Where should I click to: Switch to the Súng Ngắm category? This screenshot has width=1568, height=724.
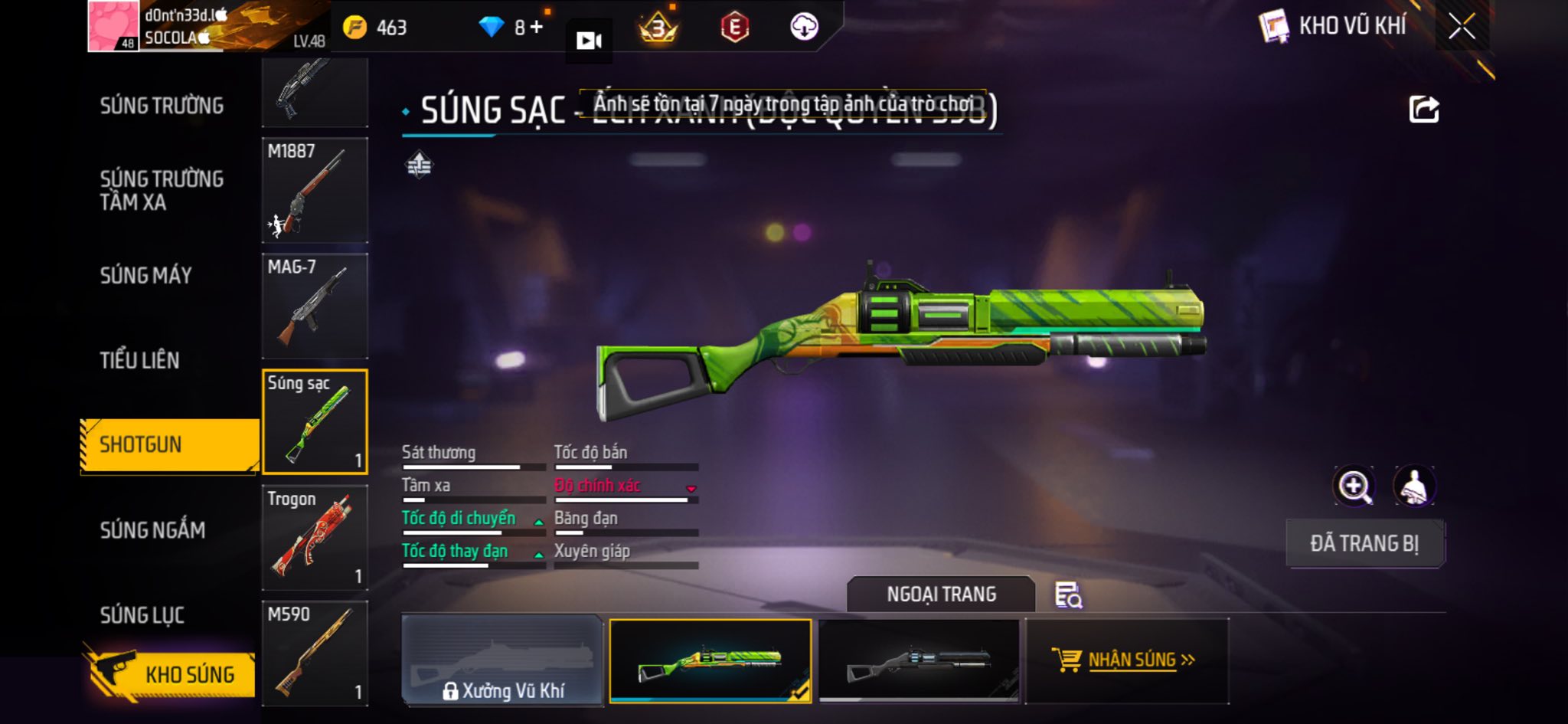[152, 529]
